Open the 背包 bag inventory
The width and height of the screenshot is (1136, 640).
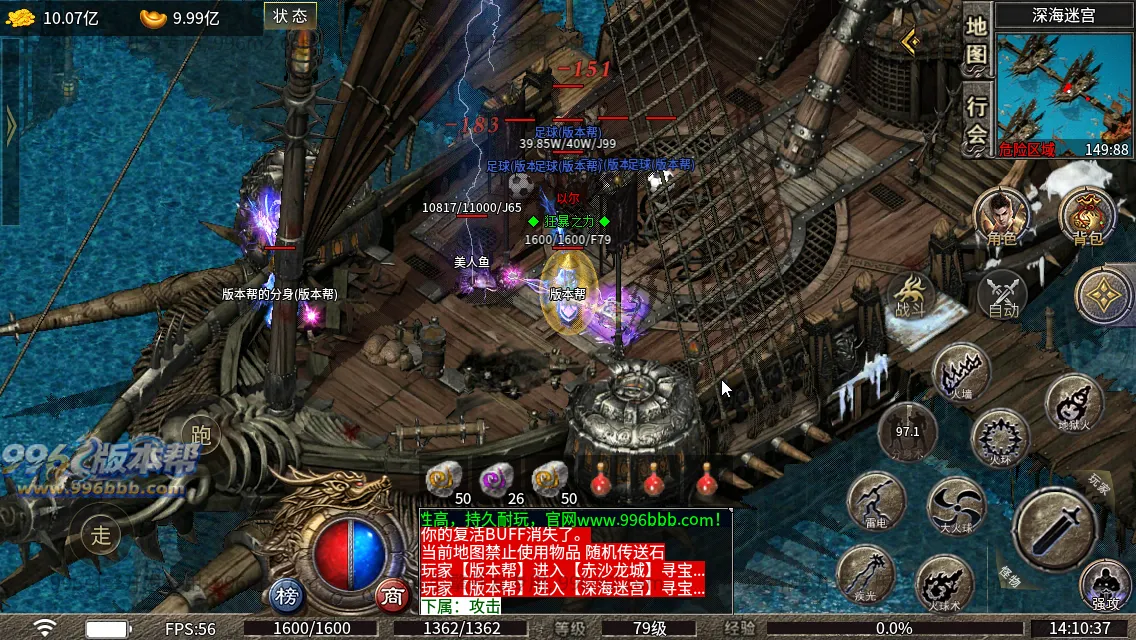(x=1087, y=217)
